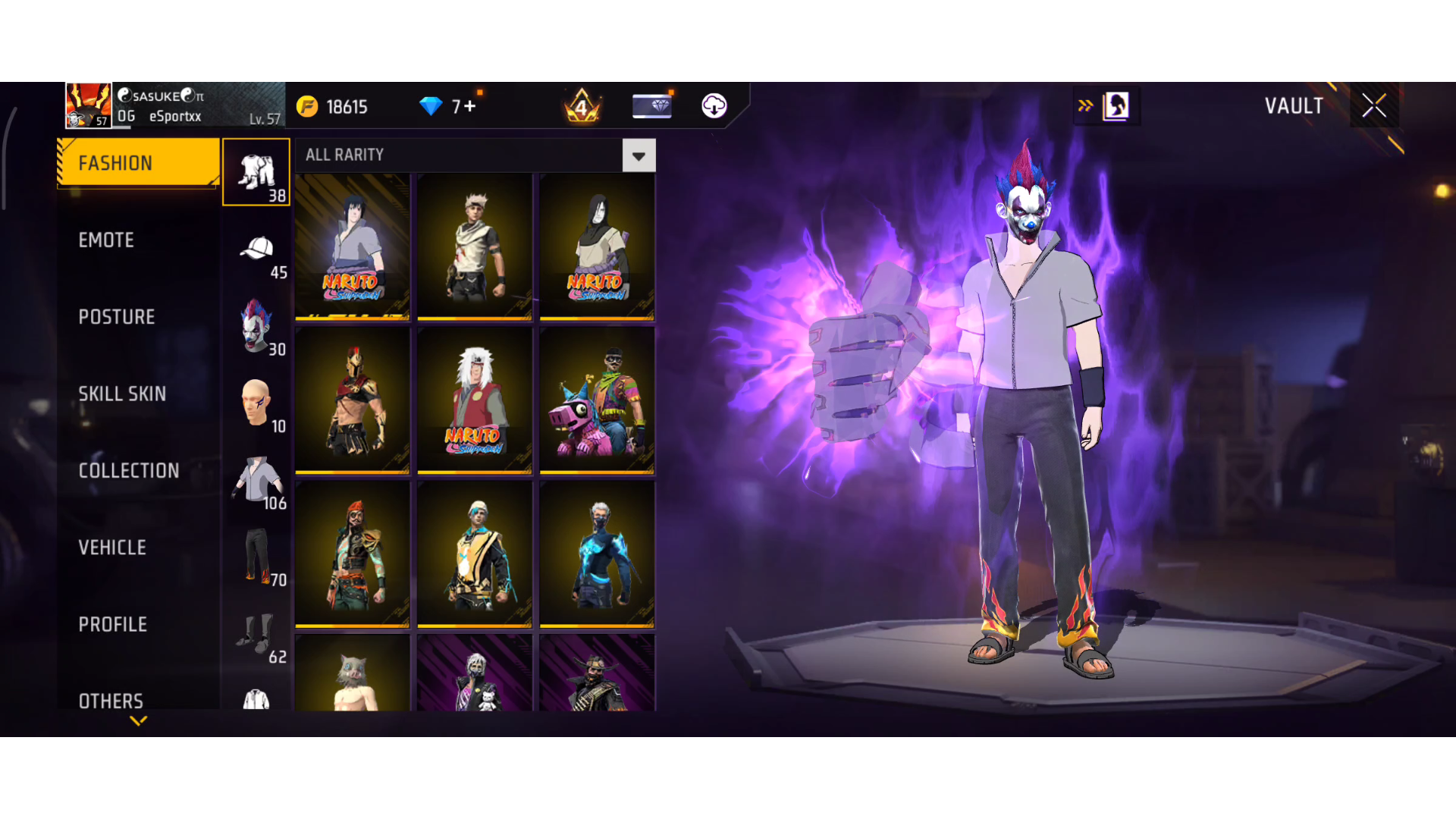Image resolution: width=1456 pixels, height=819 pixels.
Task: Switch to the Emote tab
Action: pos(106,240)
